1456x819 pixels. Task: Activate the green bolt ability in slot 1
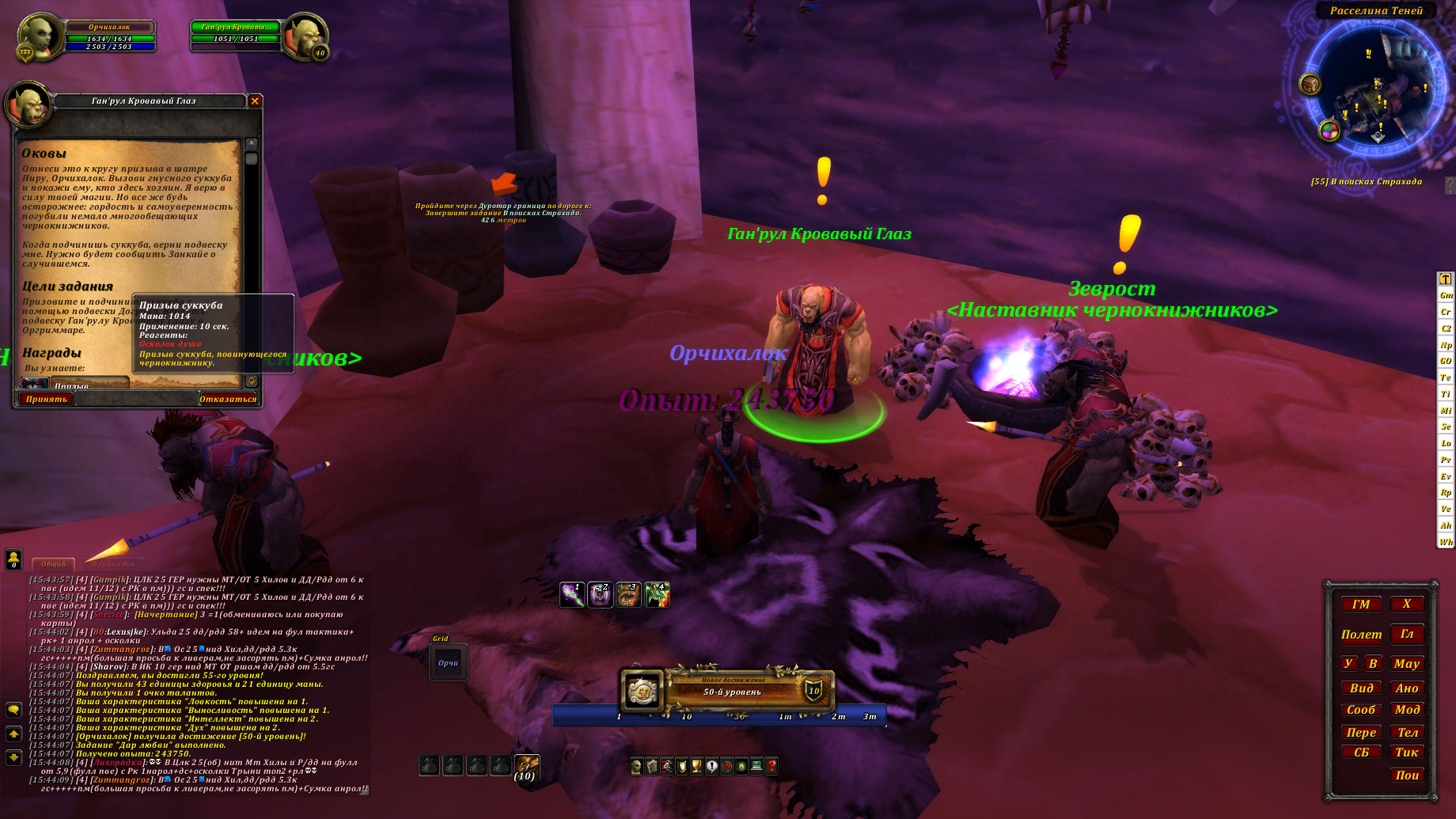pyautogui.click(x=571, y=594)
